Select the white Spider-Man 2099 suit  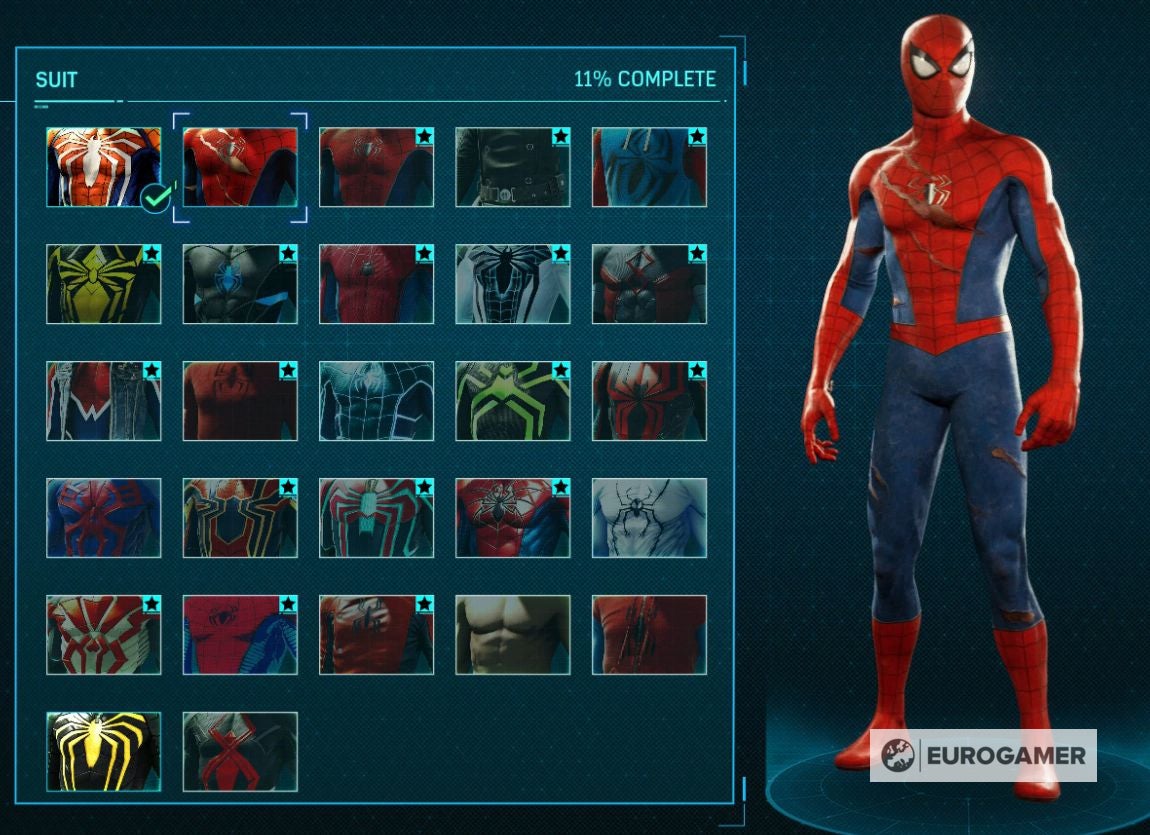pos(103,635)
